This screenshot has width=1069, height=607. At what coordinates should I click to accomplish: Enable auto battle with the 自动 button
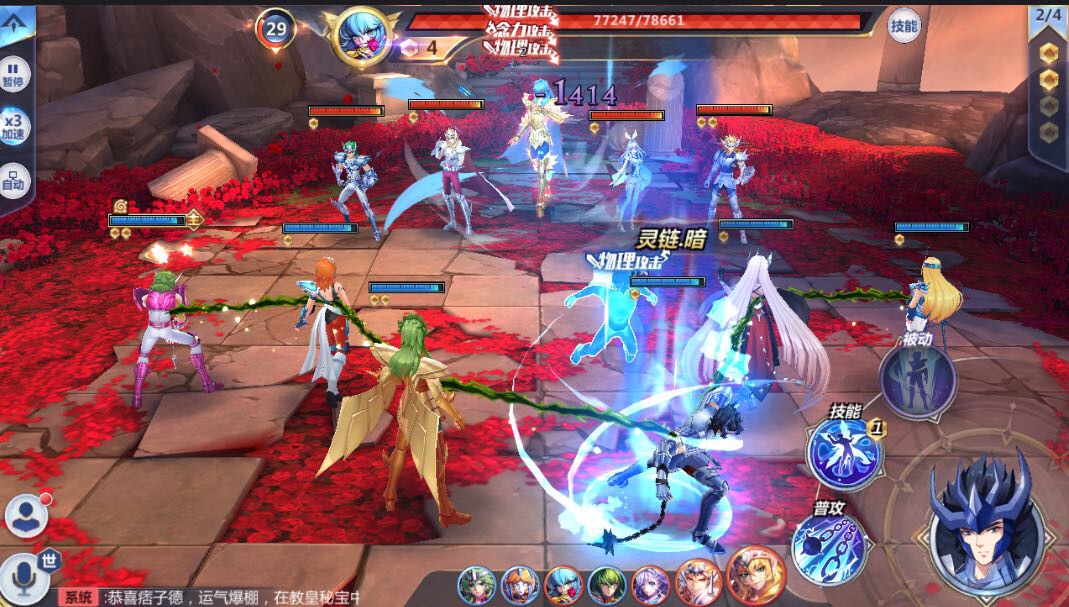point(15,180)
